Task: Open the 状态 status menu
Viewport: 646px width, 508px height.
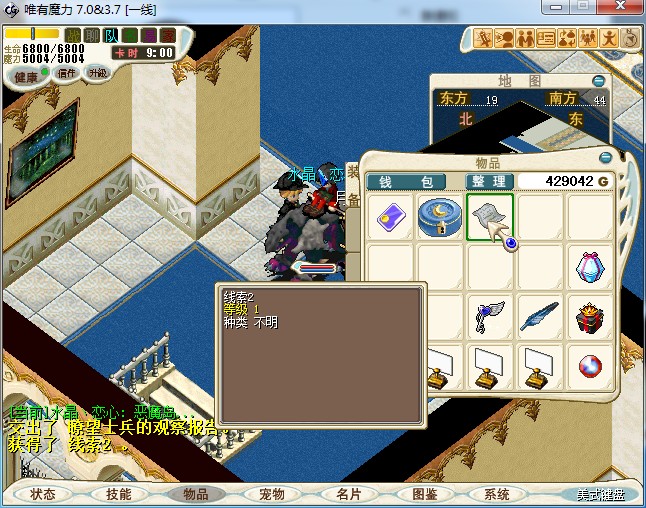Action: point(43,494)
